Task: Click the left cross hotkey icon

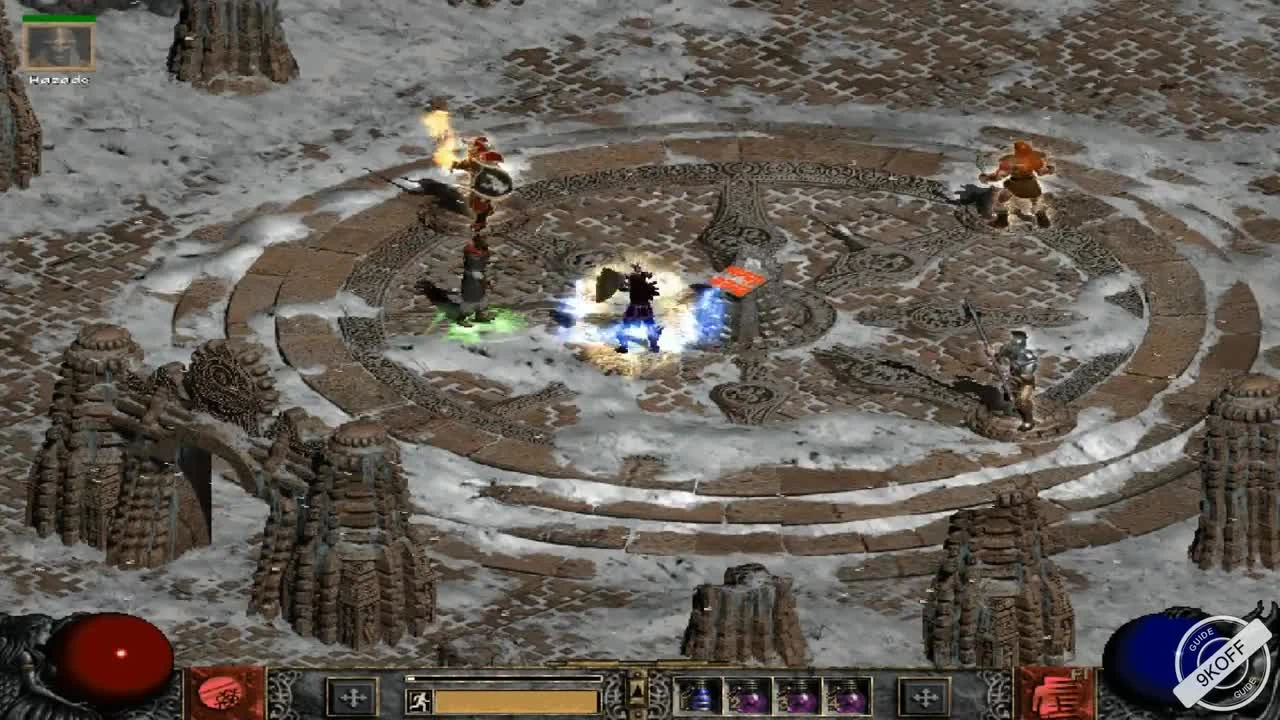Action: [x=352, y=697]
